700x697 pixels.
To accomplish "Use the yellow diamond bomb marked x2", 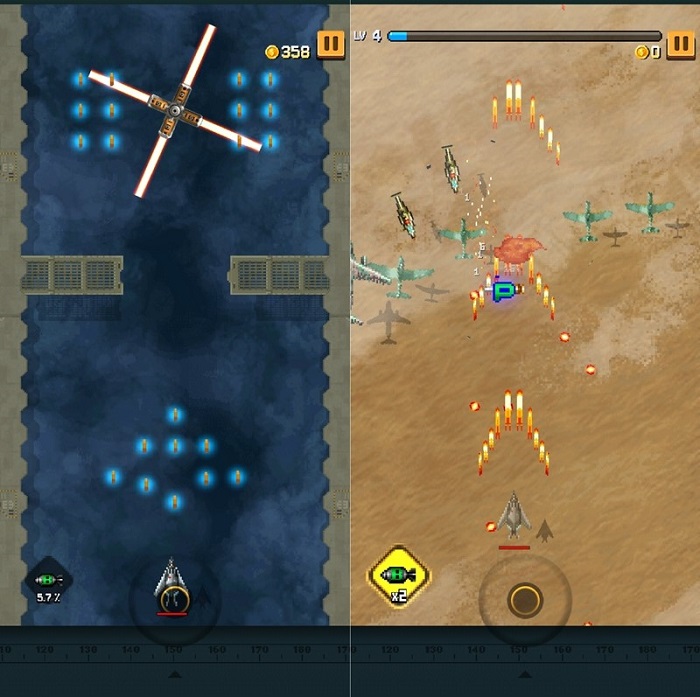I will [x=398, y=575].
